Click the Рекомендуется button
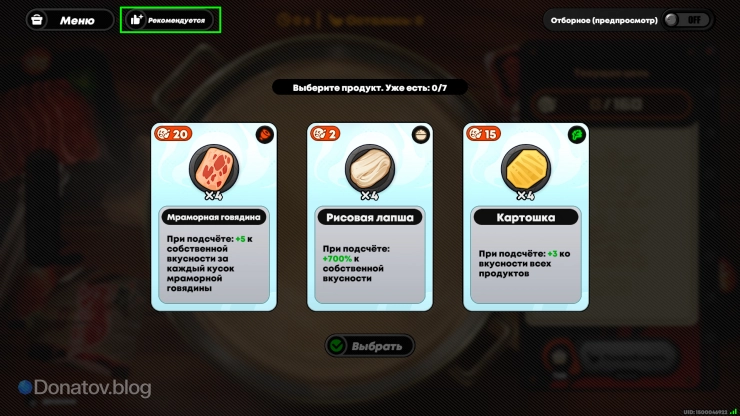This screenshot has width=740, height=416. (170, 20)
